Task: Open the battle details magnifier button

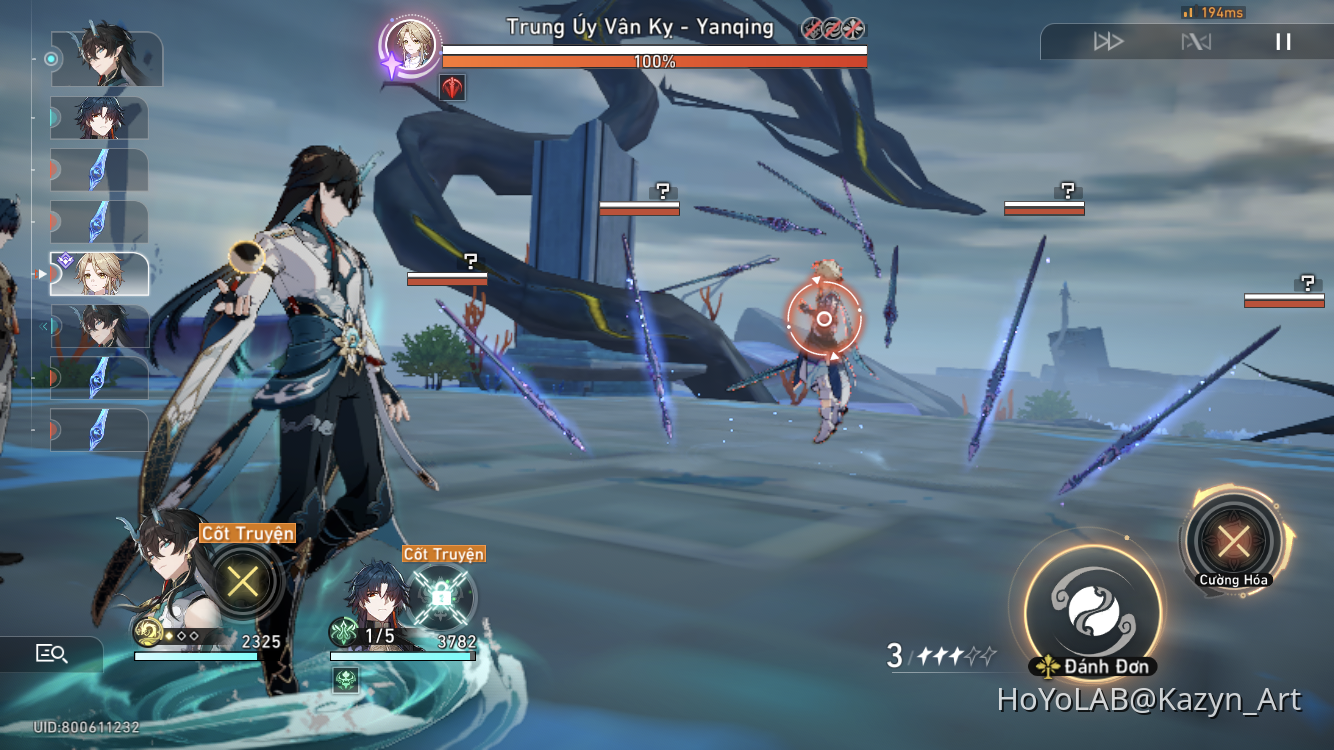Action: [51, 654]
